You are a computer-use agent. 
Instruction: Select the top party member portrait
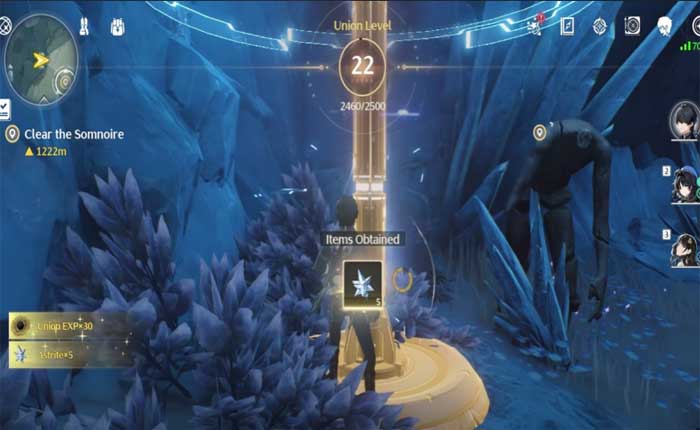click(x=684, y=121)
